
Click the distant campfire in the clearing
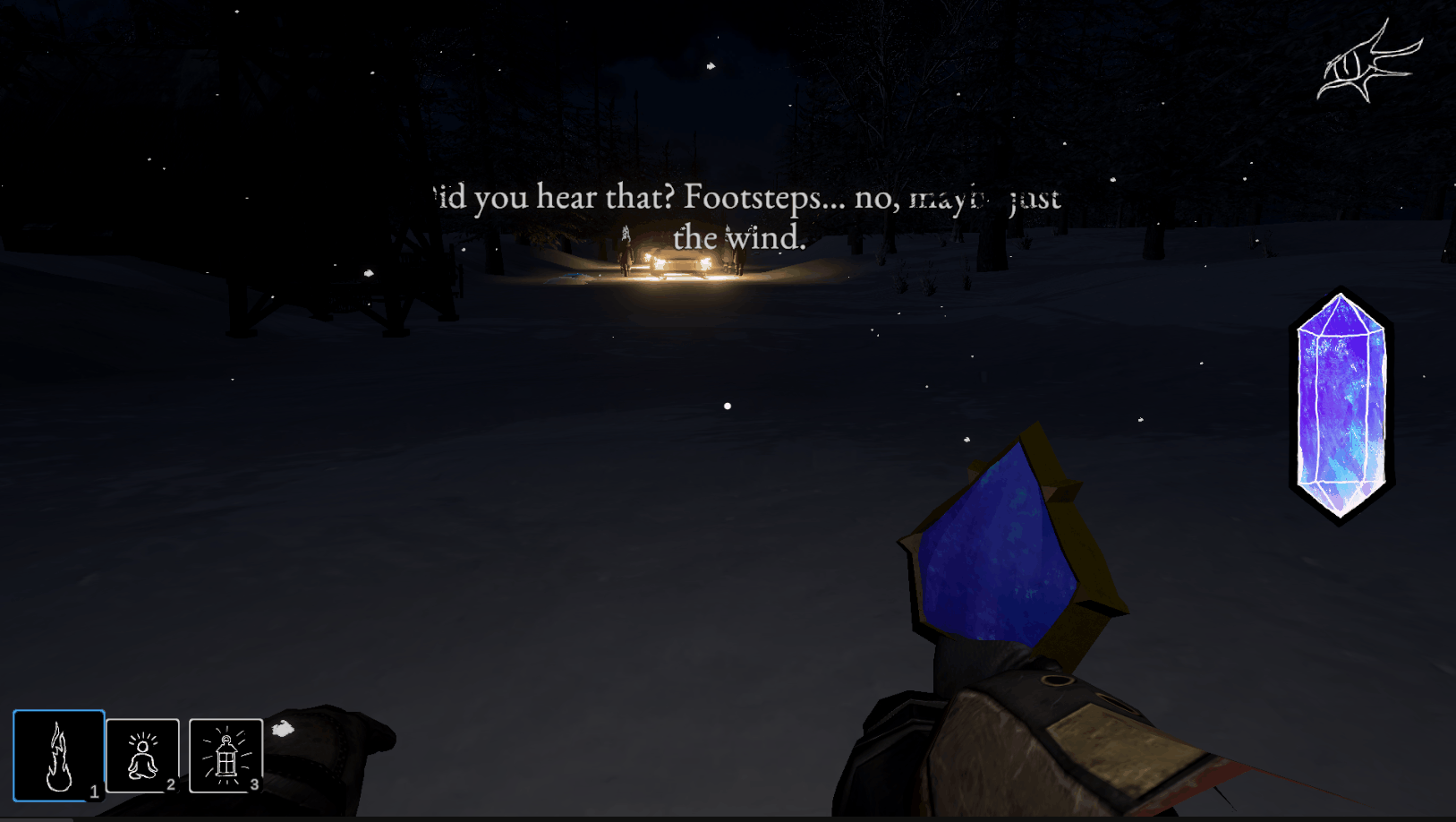pos(680,264)
